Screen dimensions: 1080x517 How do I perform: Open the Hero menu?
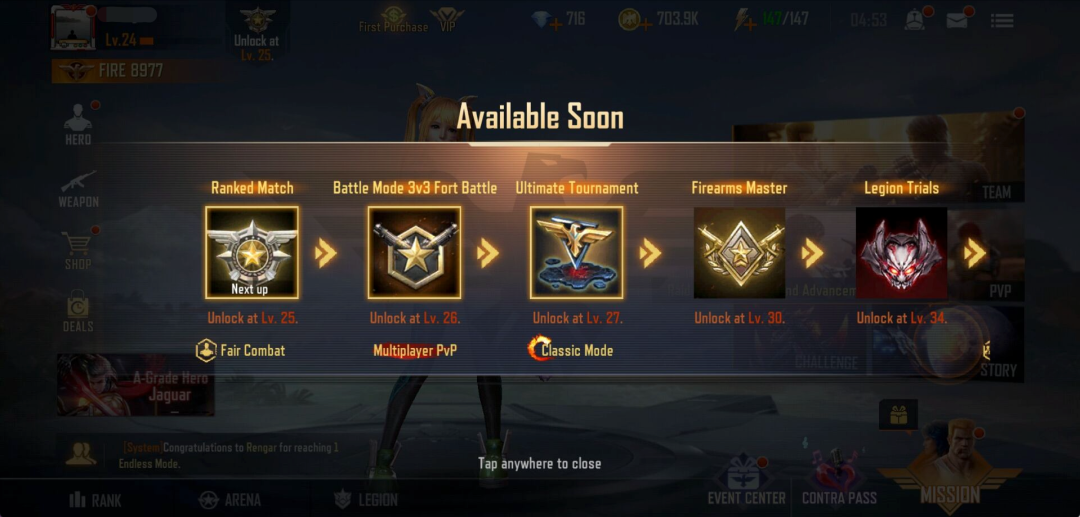click(78, 124)
